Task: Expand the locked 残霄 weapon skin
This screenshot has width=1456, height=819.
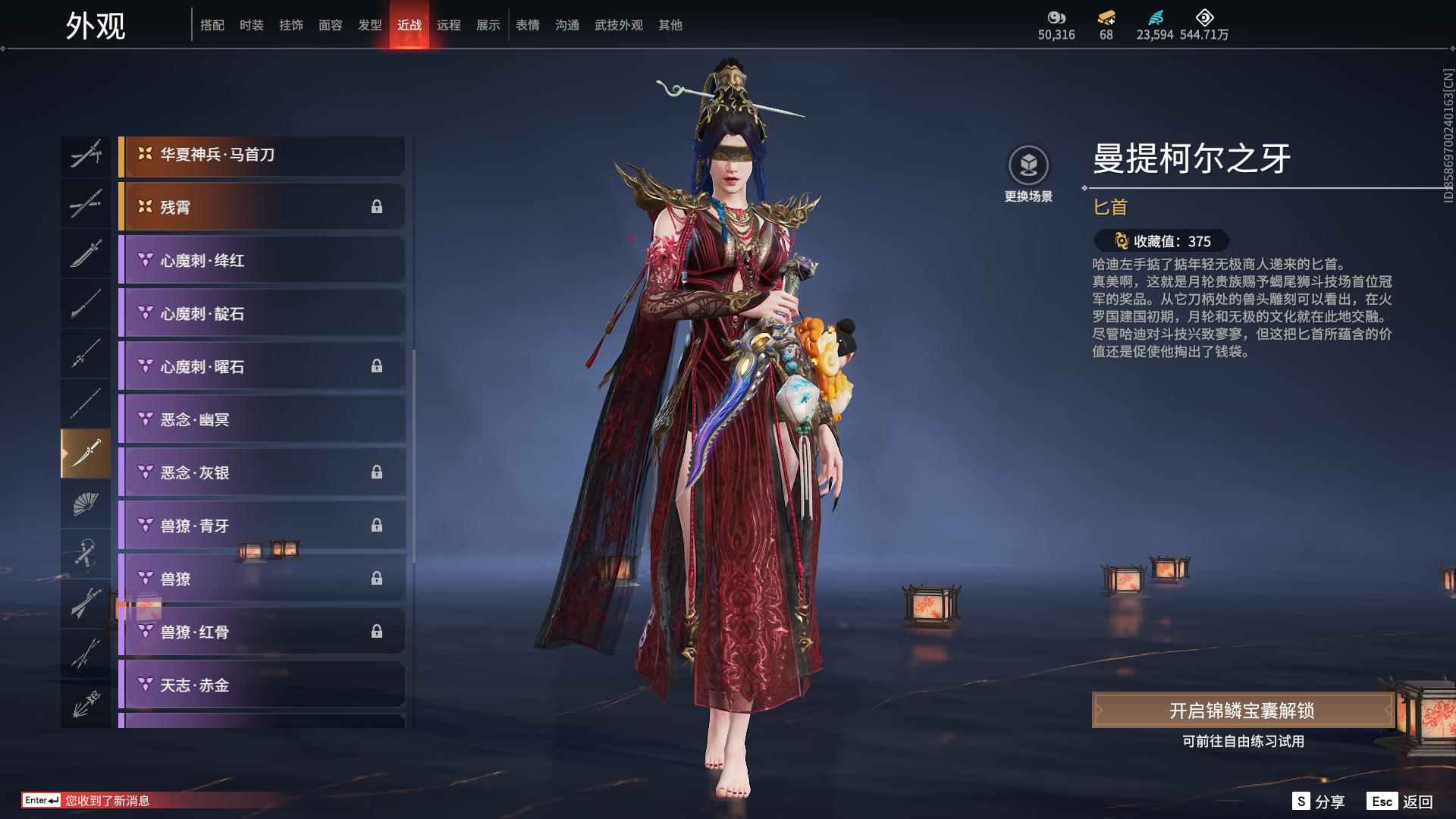Action: click(262, 206)
